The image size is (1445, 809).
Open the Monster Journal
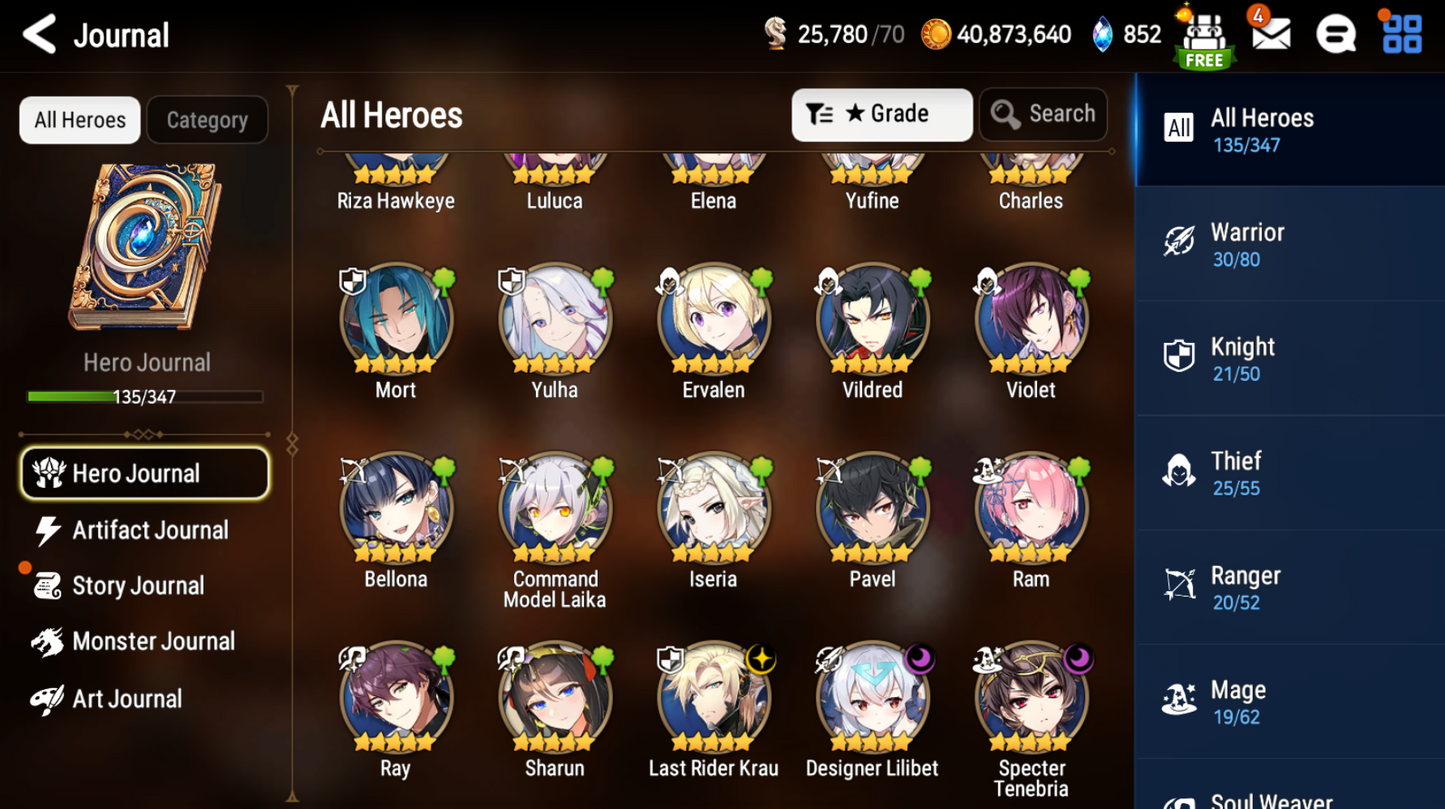[152, 642]
